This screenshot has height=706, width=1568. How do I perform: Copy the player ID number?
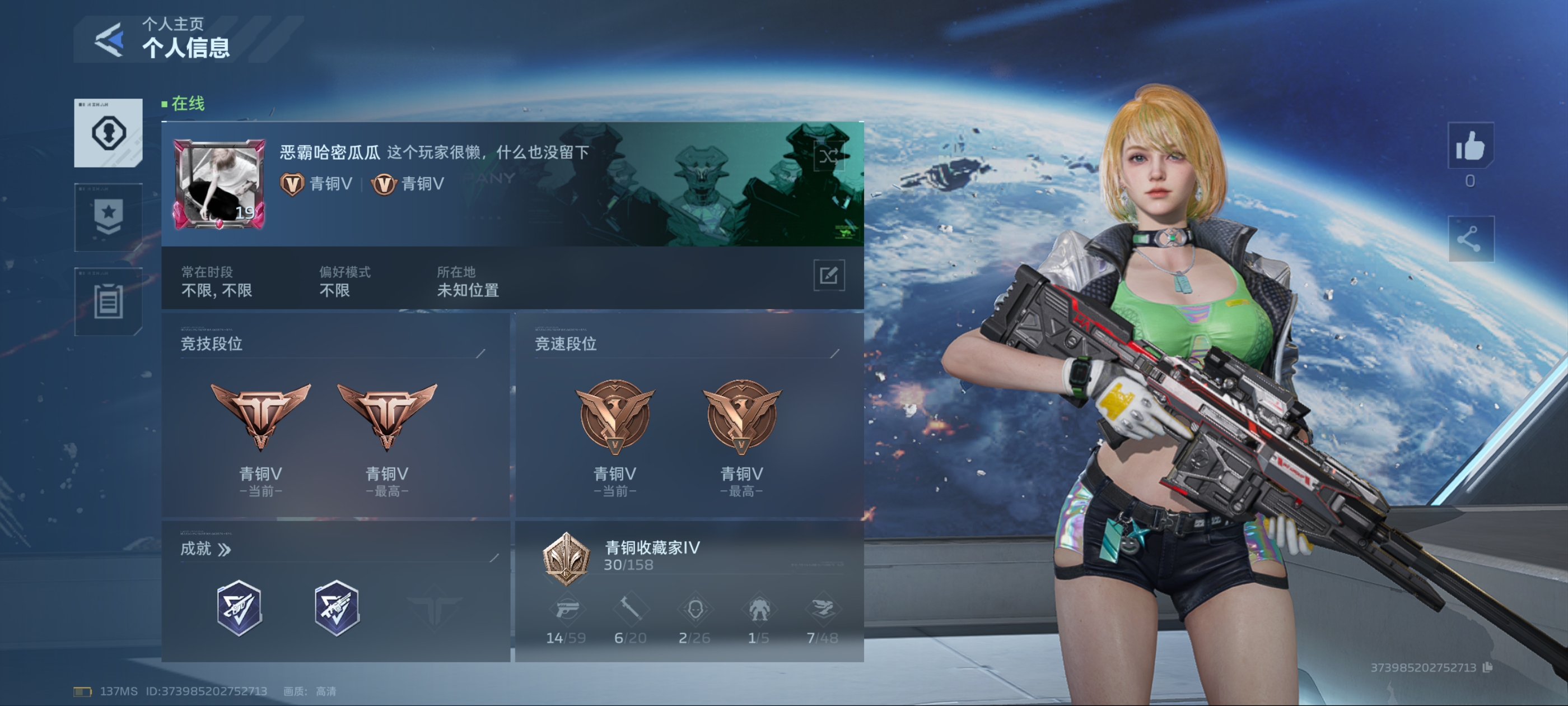[1487, 667]
